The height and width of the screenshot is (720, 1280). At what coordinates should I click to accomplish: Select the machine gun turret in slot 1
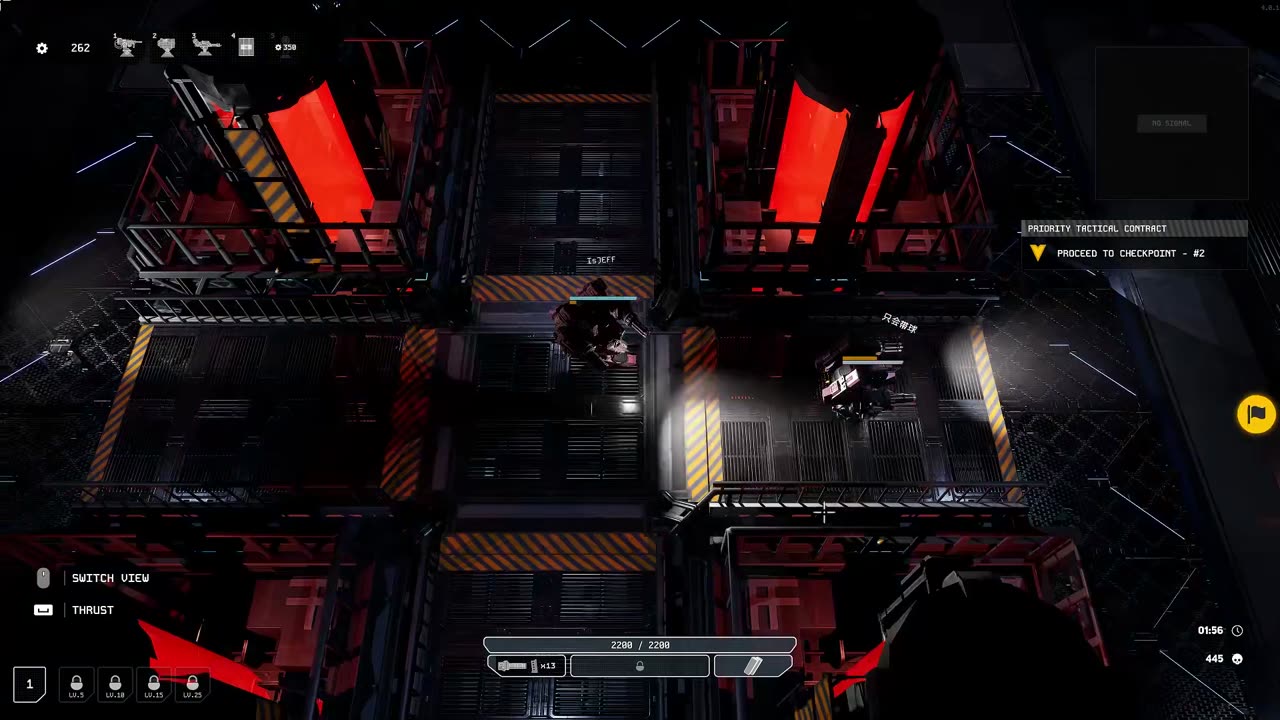click(127, 47)
